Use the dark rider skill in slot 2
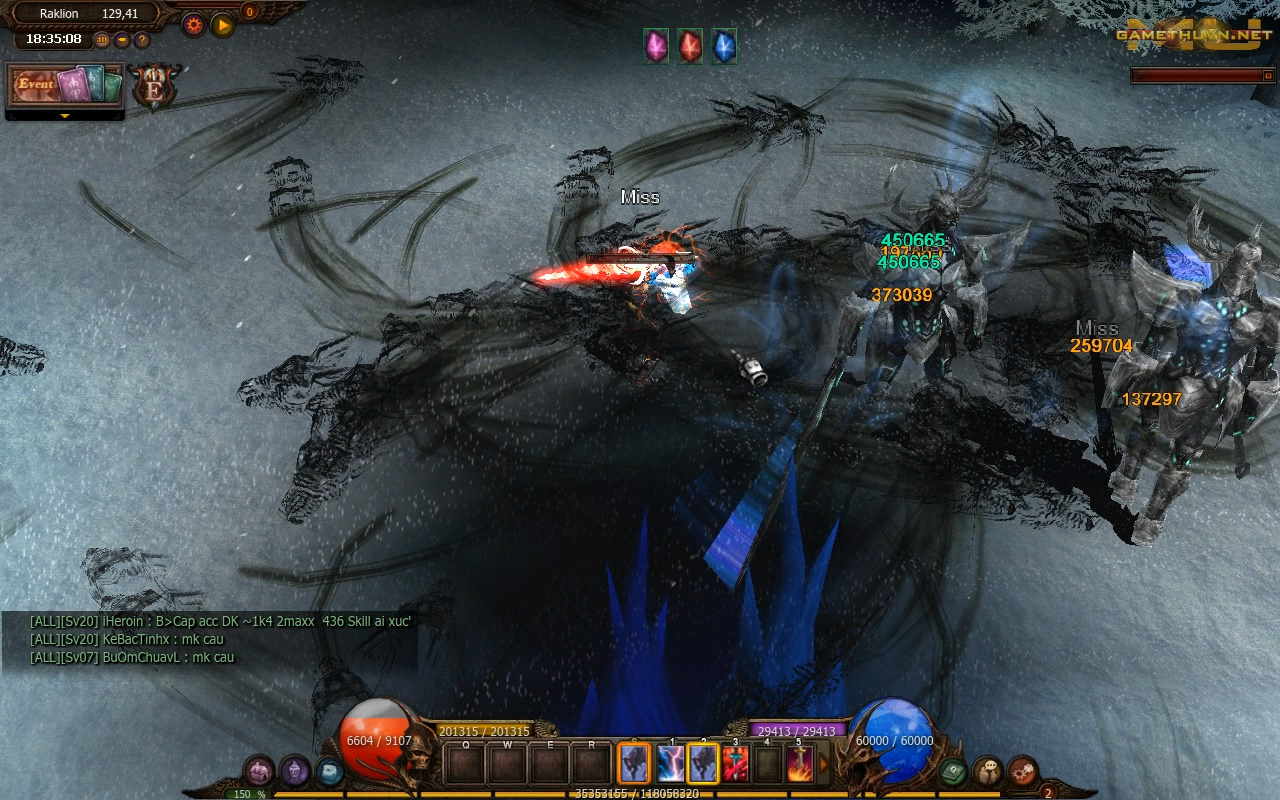The width and height of the screenshot is (1280, 800). pyautogui.click(x=703, y=765)
